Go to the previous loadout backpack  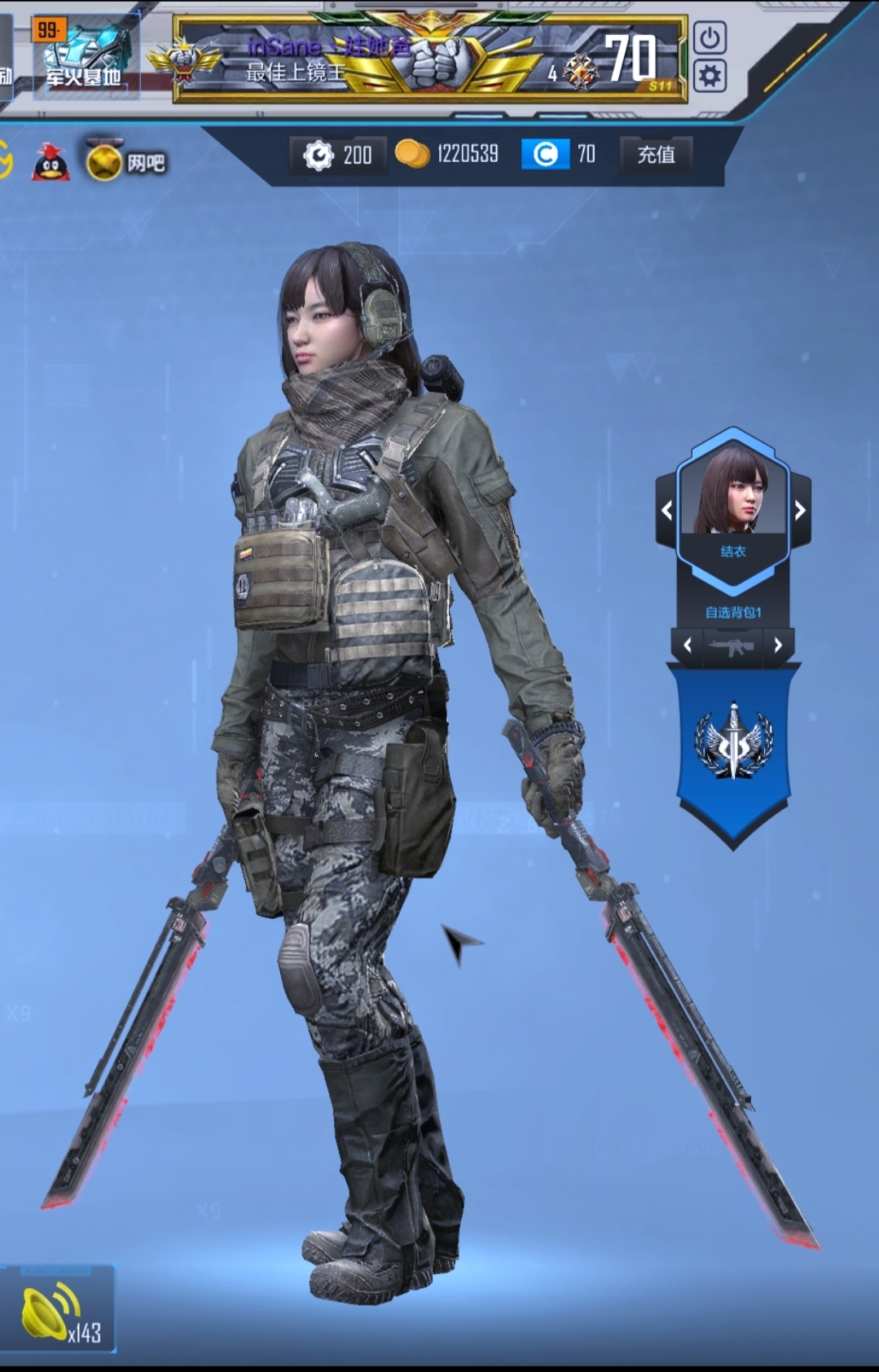pyautogui.click(x=688, y=645)
